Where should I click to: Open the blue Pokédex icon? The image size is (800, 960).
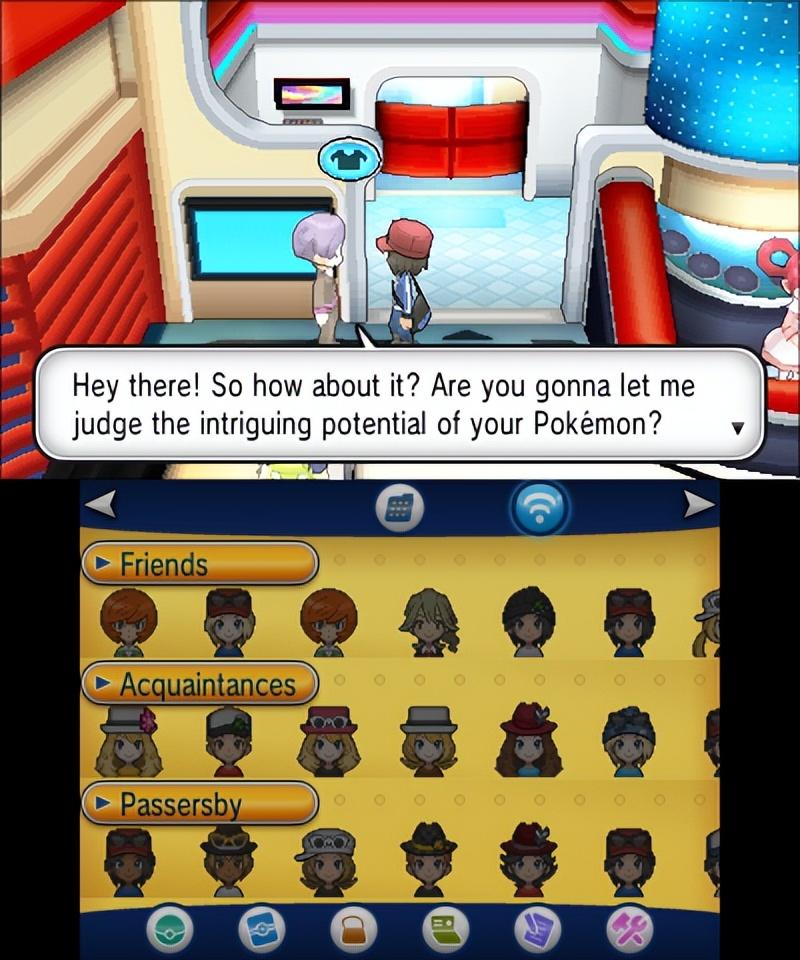pyautogui.click(x=259, y=932)
